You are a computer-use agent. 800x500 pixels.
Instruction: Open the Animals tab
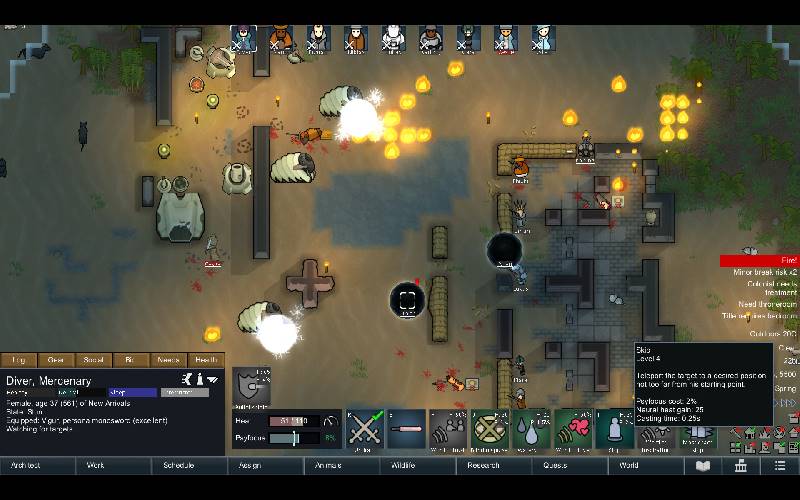click(x=328, y=466)
